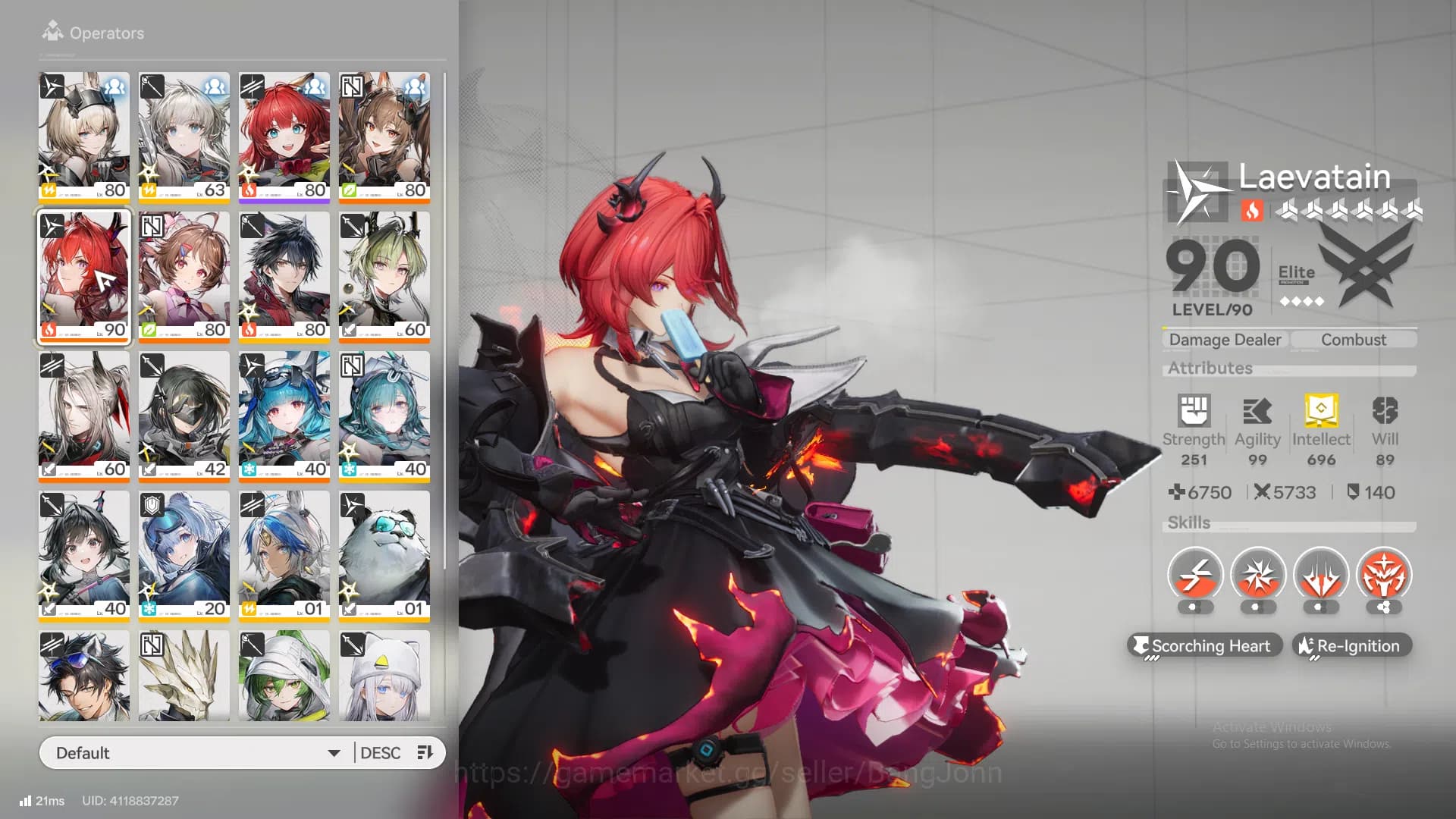Click the Operators header mountain icon
This screenshot has width=1456, height=819.
(52, 30)
